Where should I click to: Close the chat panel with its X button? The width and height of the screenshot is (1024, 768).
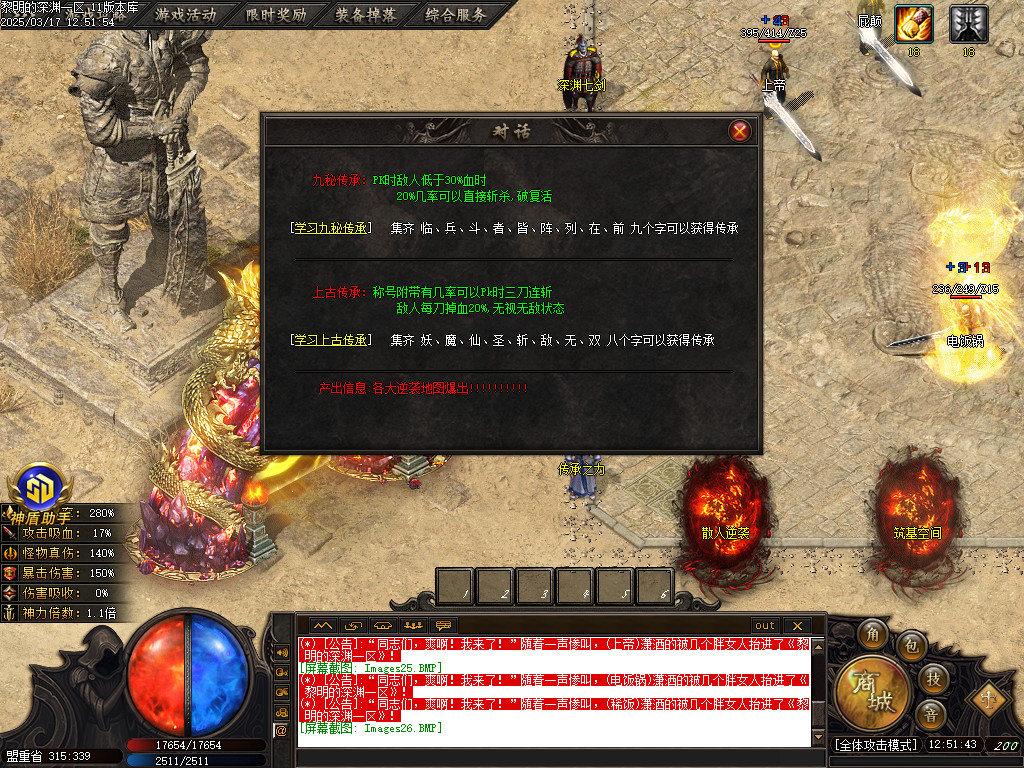(797, 626)
